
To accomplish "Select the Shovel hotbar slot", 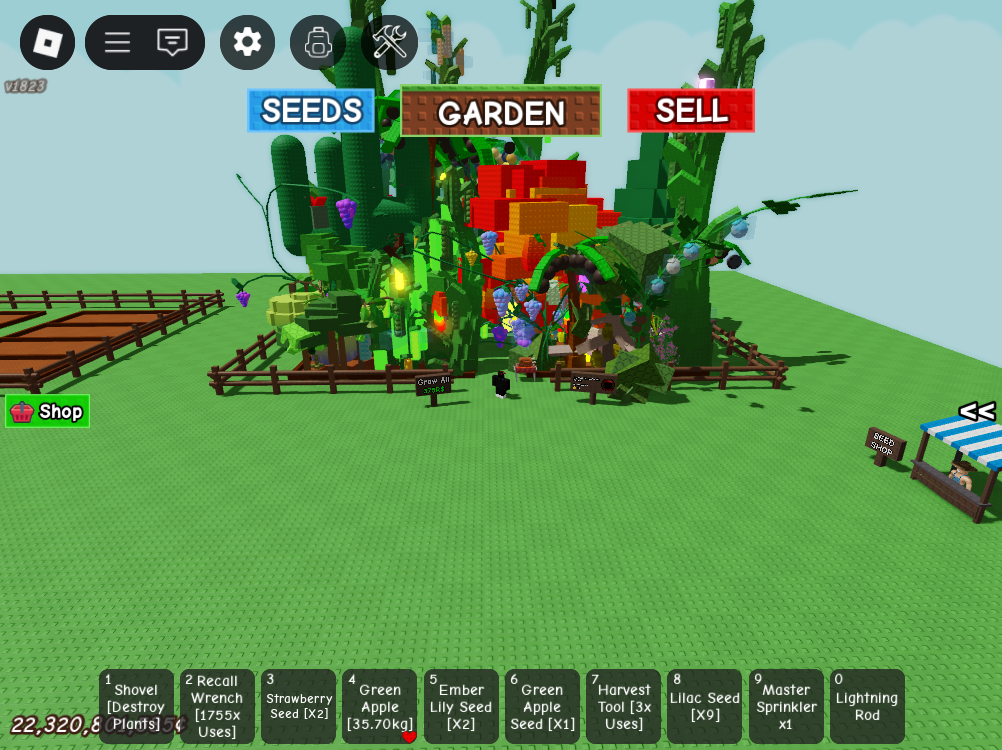I will tap(136, 706).
